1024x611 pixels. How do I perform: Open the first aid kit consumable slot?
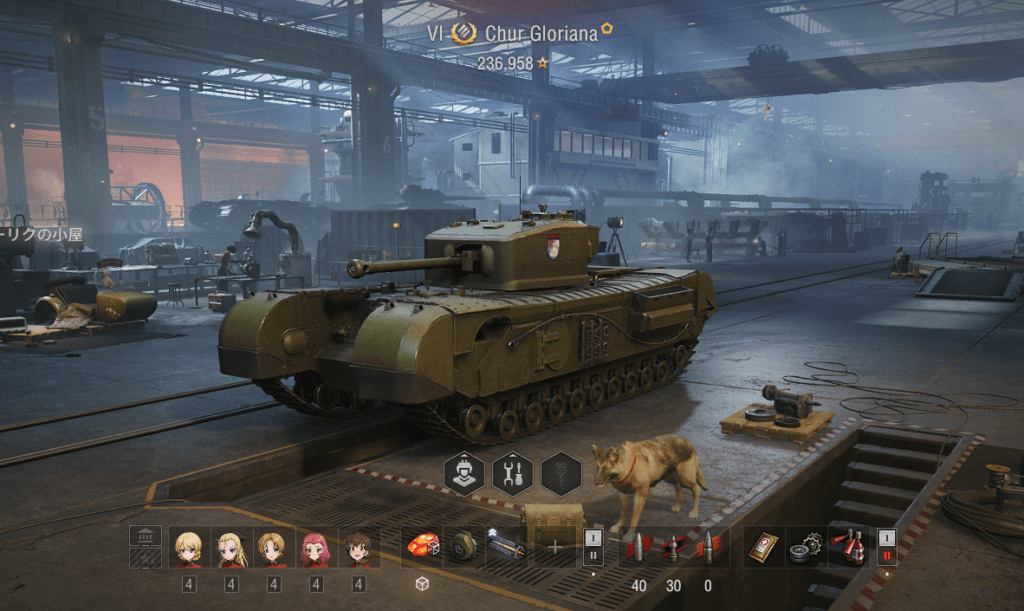[x=764, y=547]
